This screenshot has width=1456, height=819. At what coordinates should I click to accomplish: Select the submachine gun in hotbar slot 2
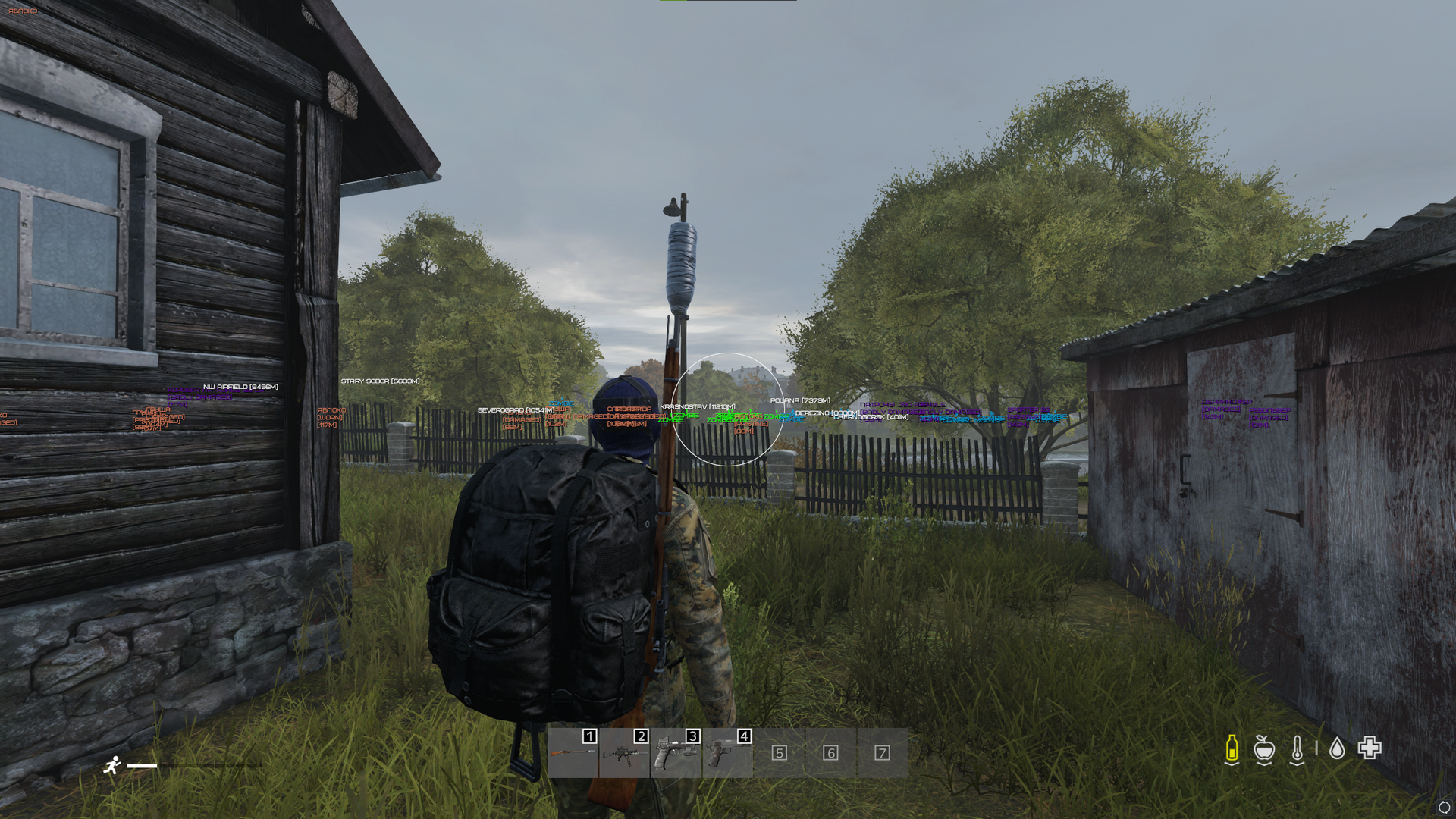pyautogui.click(x=624, y=752)
